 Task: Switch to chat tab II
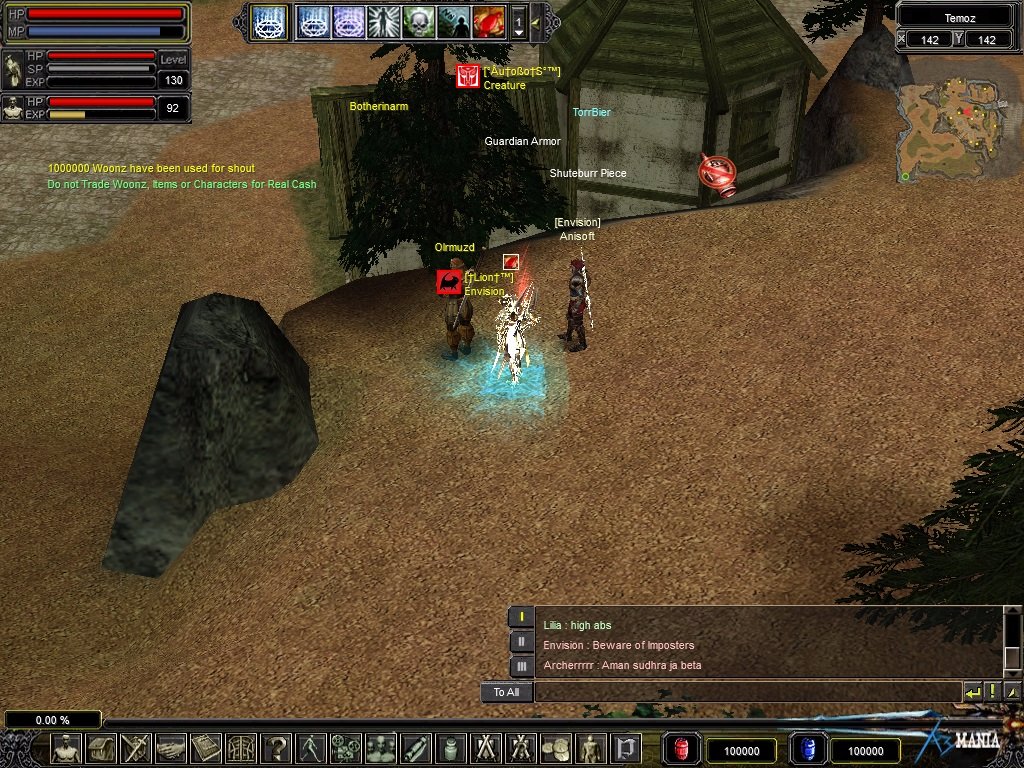pos(522,642)
